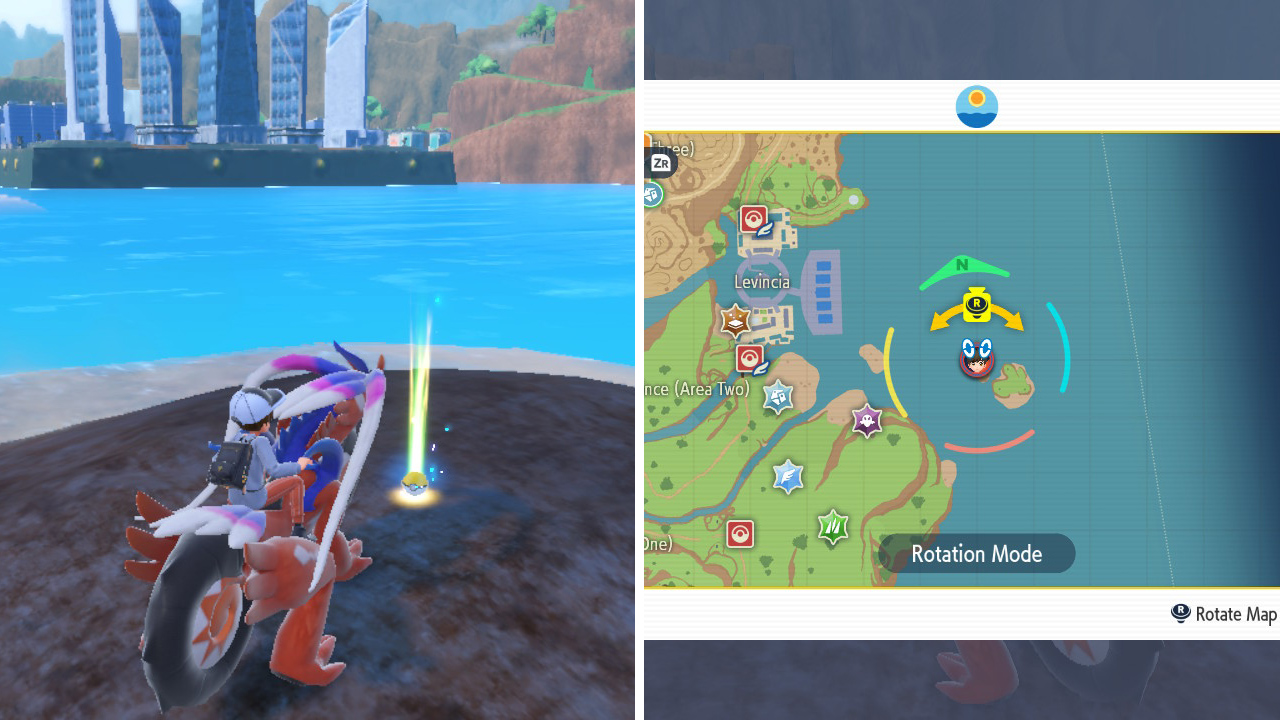
Task: Click the Rotate Map control at bottom right
Action: click(1222, 614)
